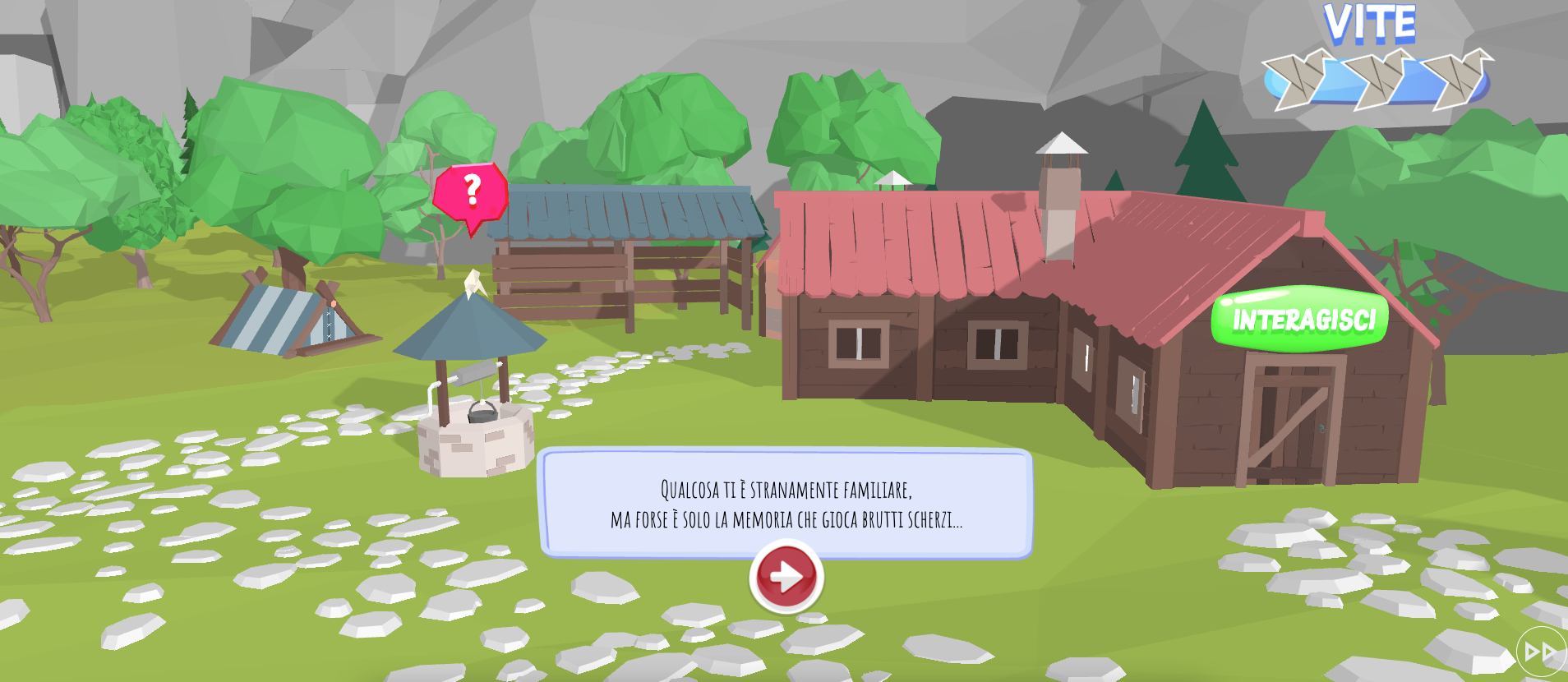Advance dialogue with the red arrow button
The height and width of the screenshot is (682, 1568).
pyautogui.click(x=786, y=576)
